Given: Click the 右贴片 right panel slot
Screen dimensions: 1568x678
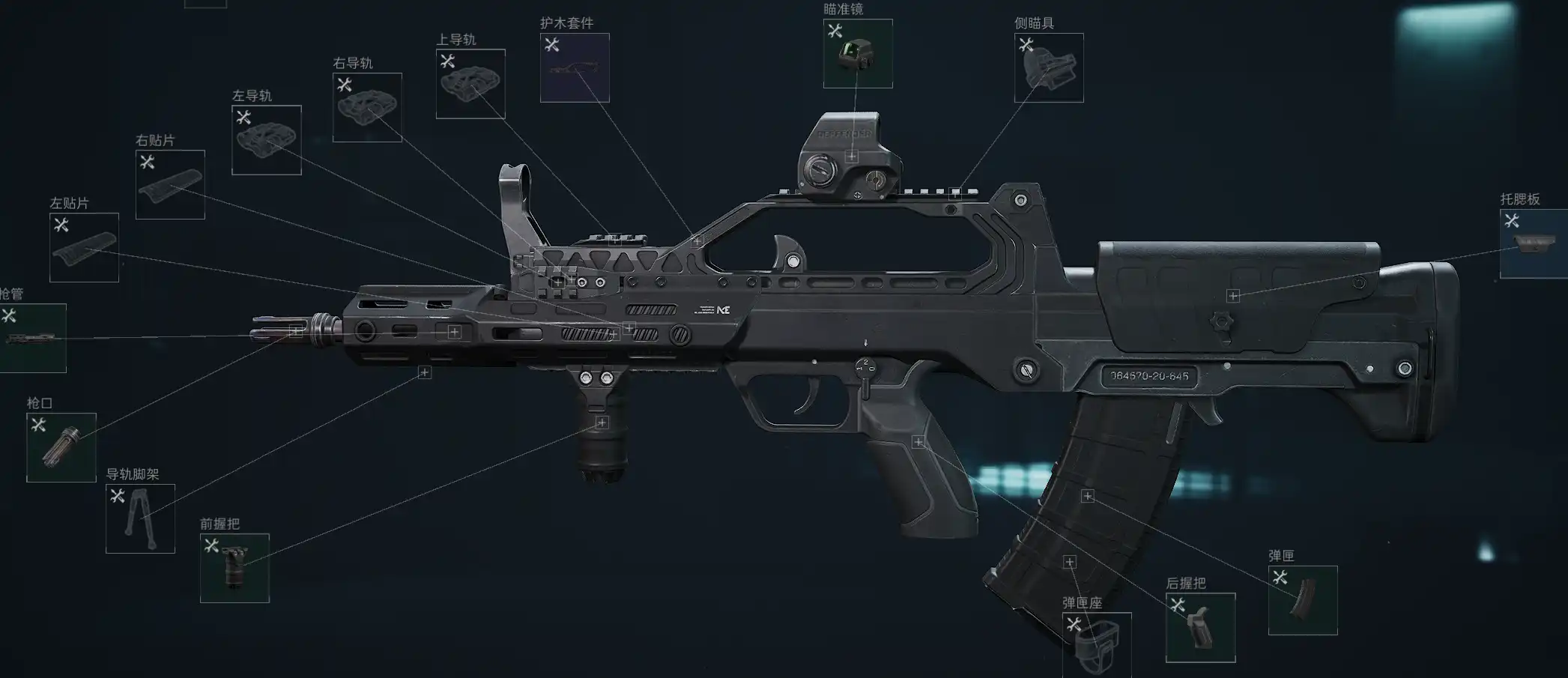Looking at the screenshot, I should coord(170,185).
